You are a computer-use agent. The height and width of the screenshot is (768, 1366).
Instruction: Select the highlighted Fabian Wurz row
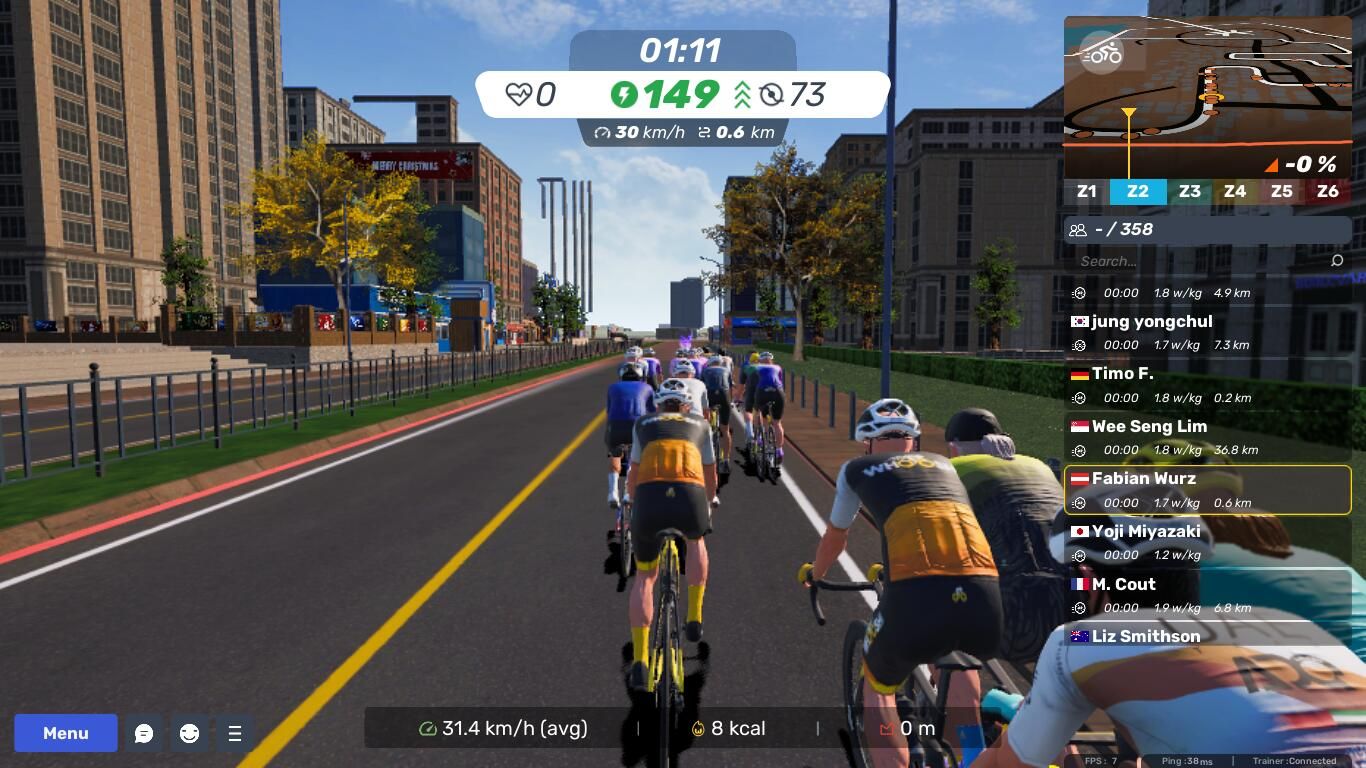point(1207,490)
